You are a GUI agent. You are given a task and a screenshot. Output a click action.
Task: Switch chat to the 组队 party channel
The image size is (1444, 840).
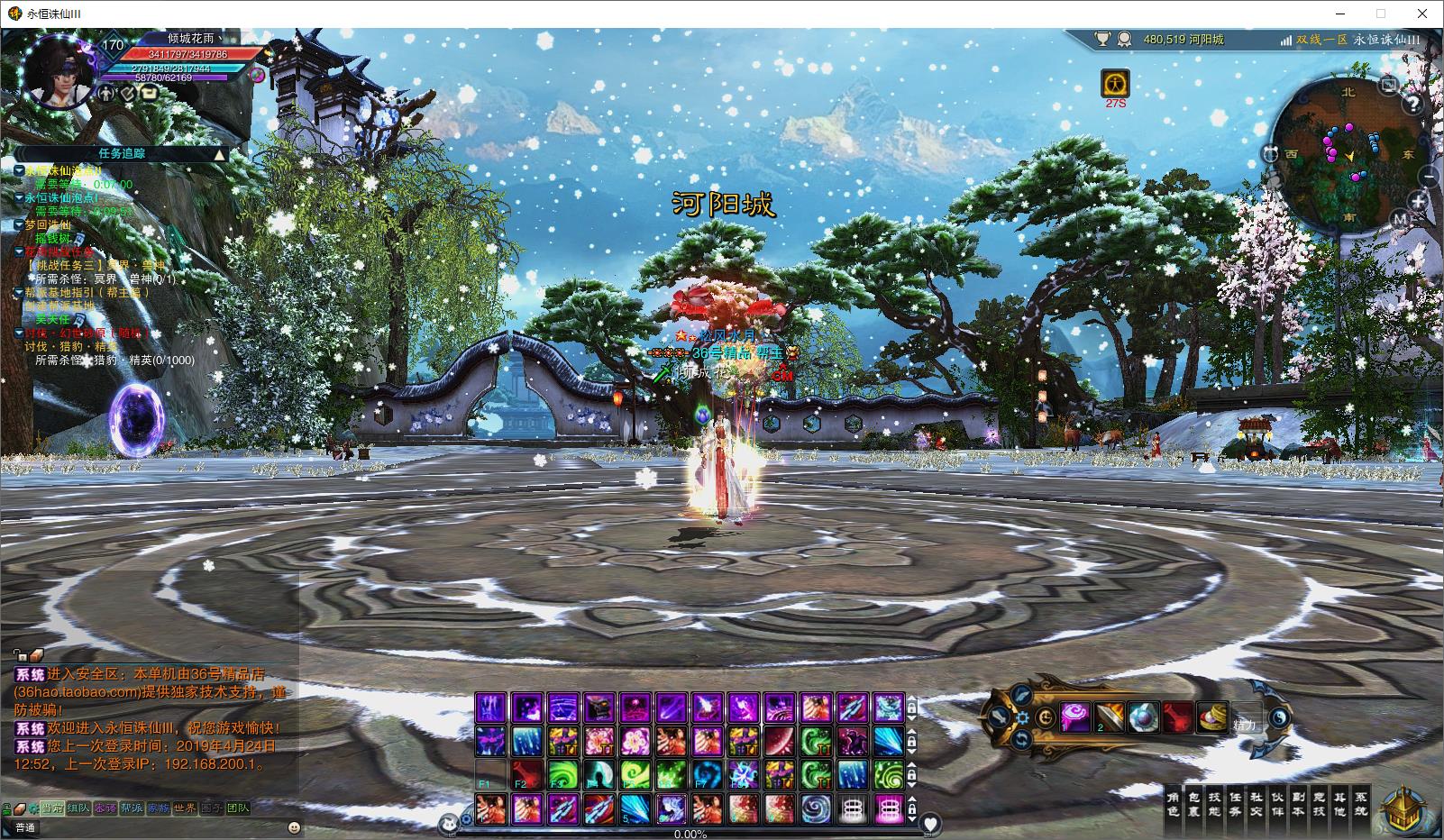78,808
